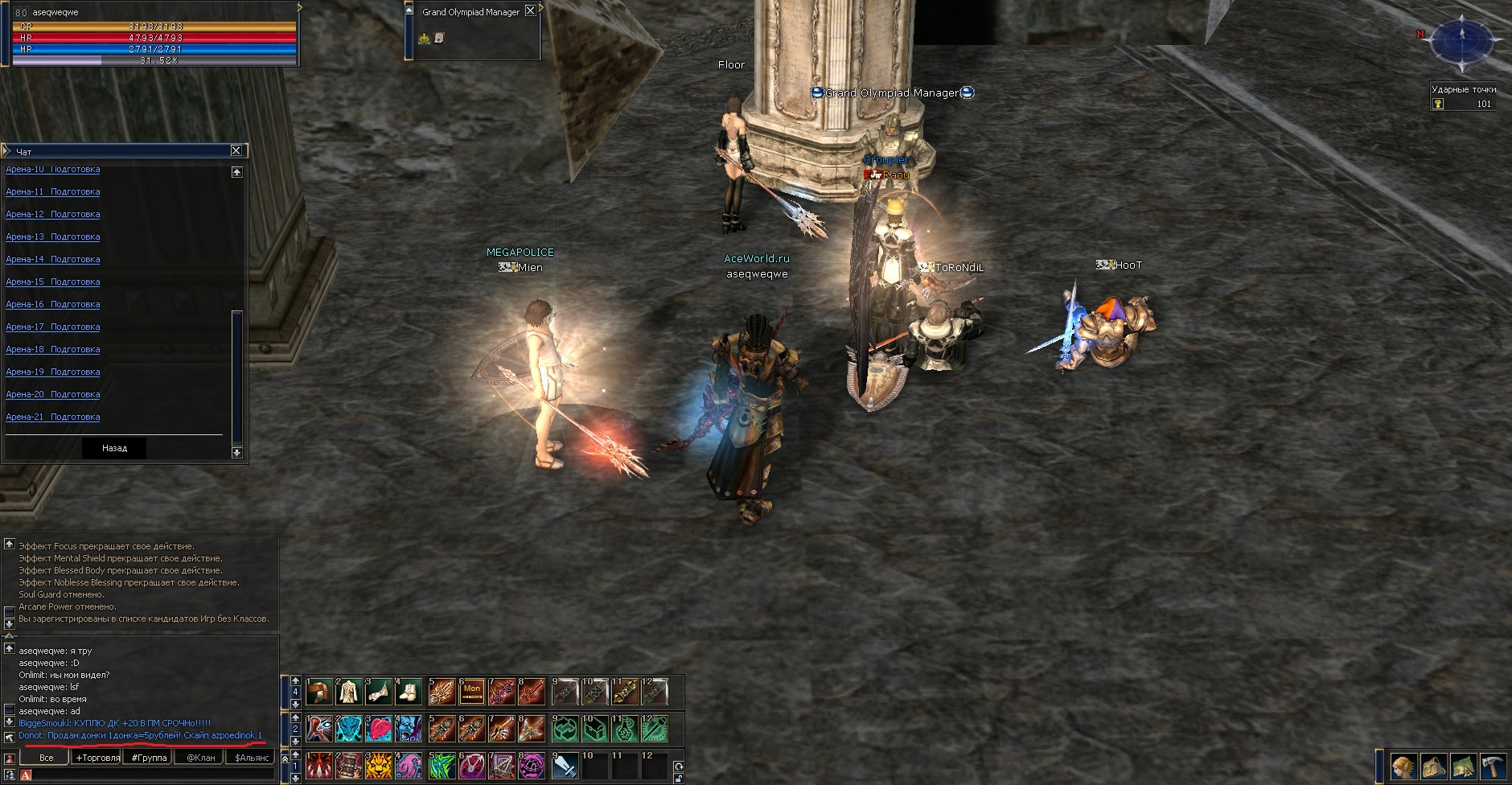
Task: Show the Все chat tab
Action: coord(47,758)
